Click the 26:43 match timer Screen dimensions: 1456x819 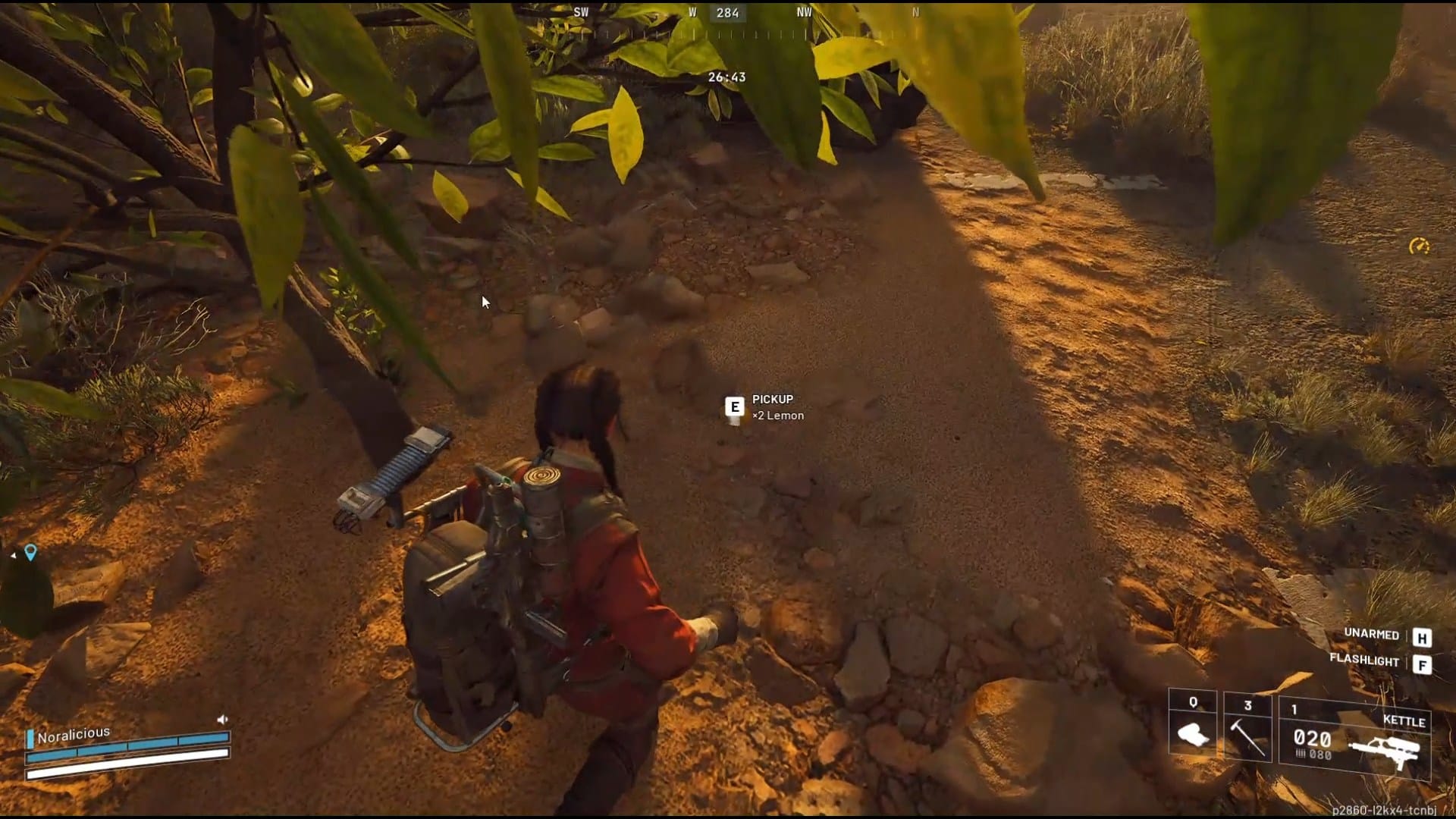tap(726, 77)
